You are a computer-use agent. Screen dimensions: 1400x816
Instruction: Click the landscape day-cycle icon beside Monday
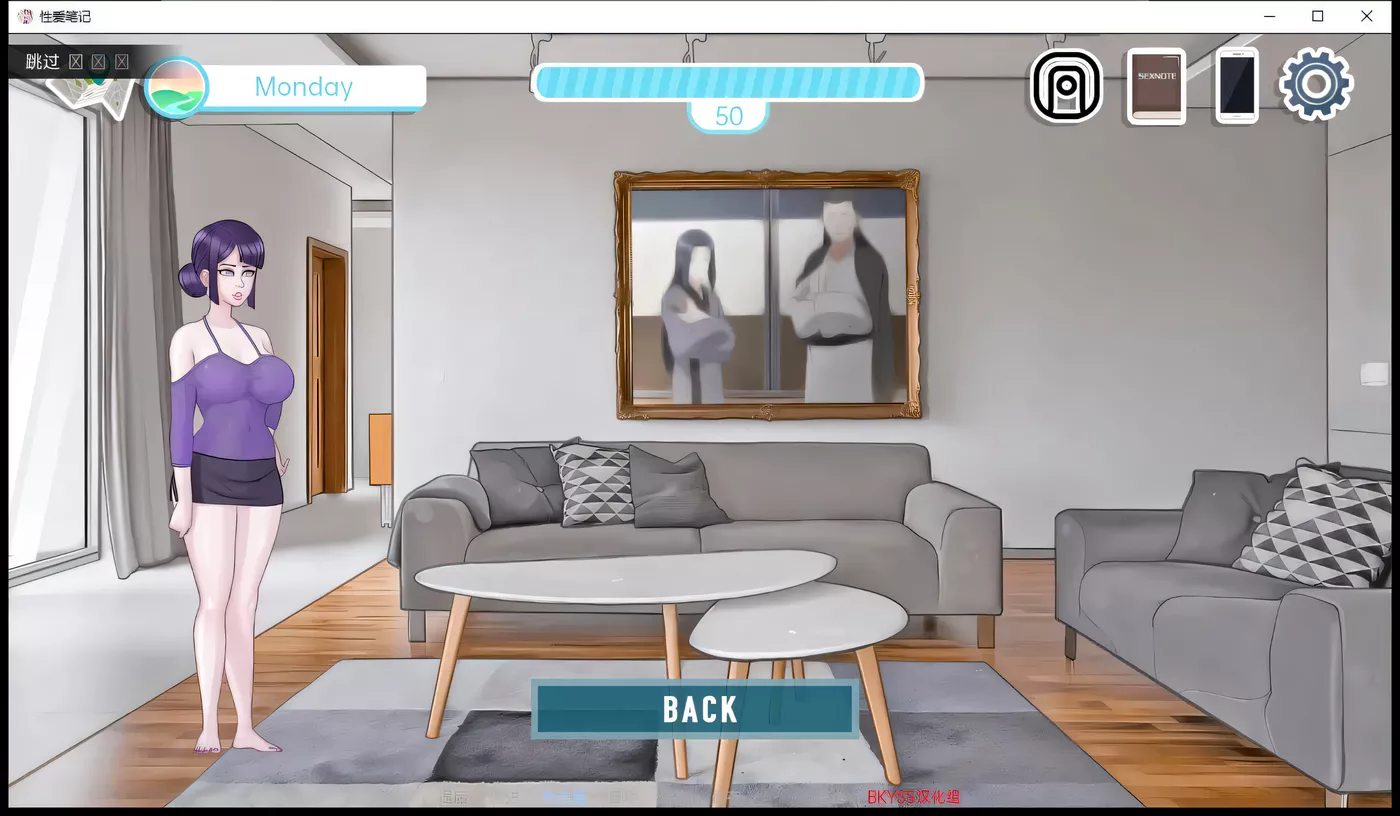[x=177, y=87]
